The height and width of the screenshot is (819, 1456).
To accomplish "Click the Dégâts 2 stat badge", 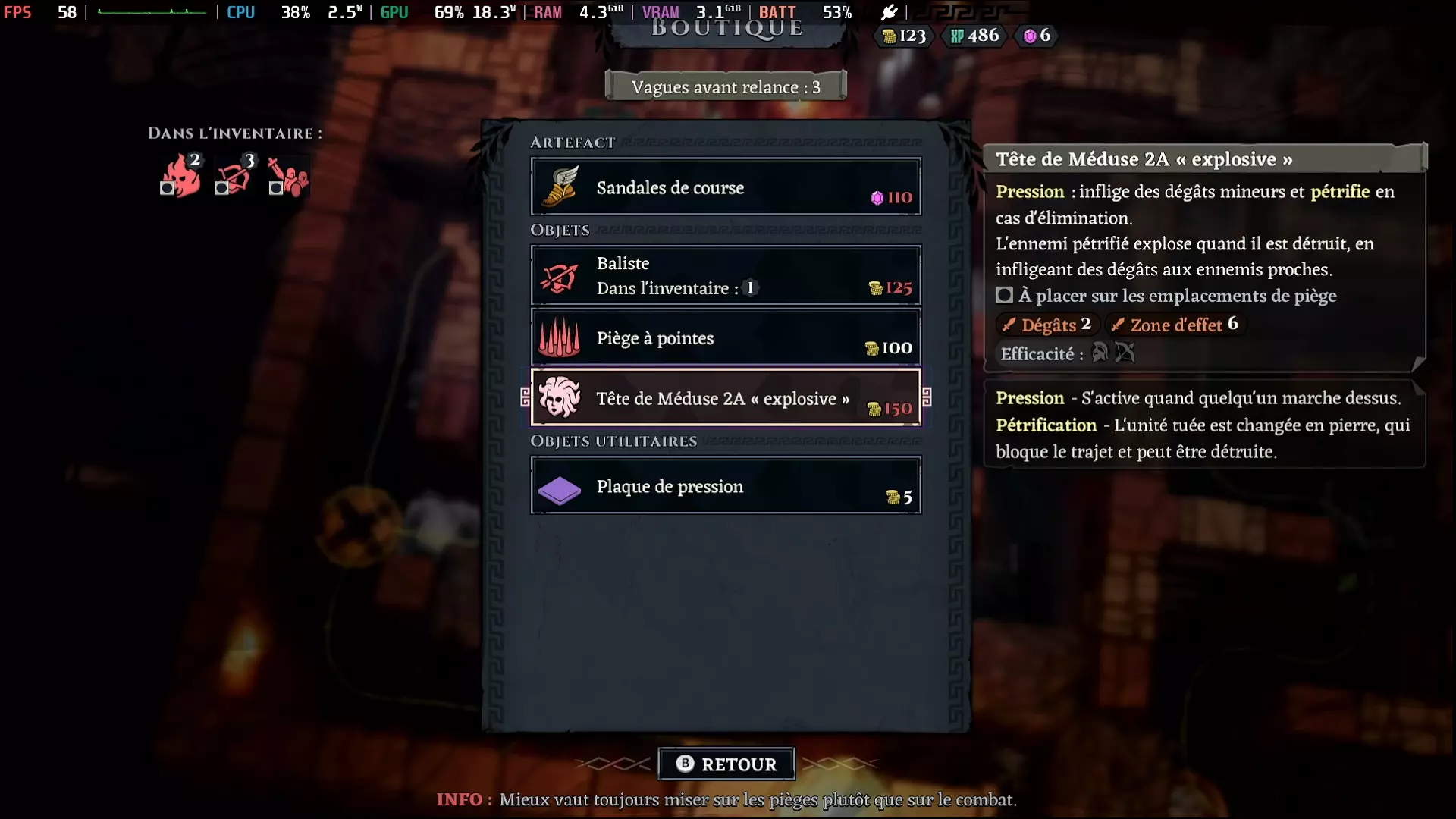I will coord(1046,325).
